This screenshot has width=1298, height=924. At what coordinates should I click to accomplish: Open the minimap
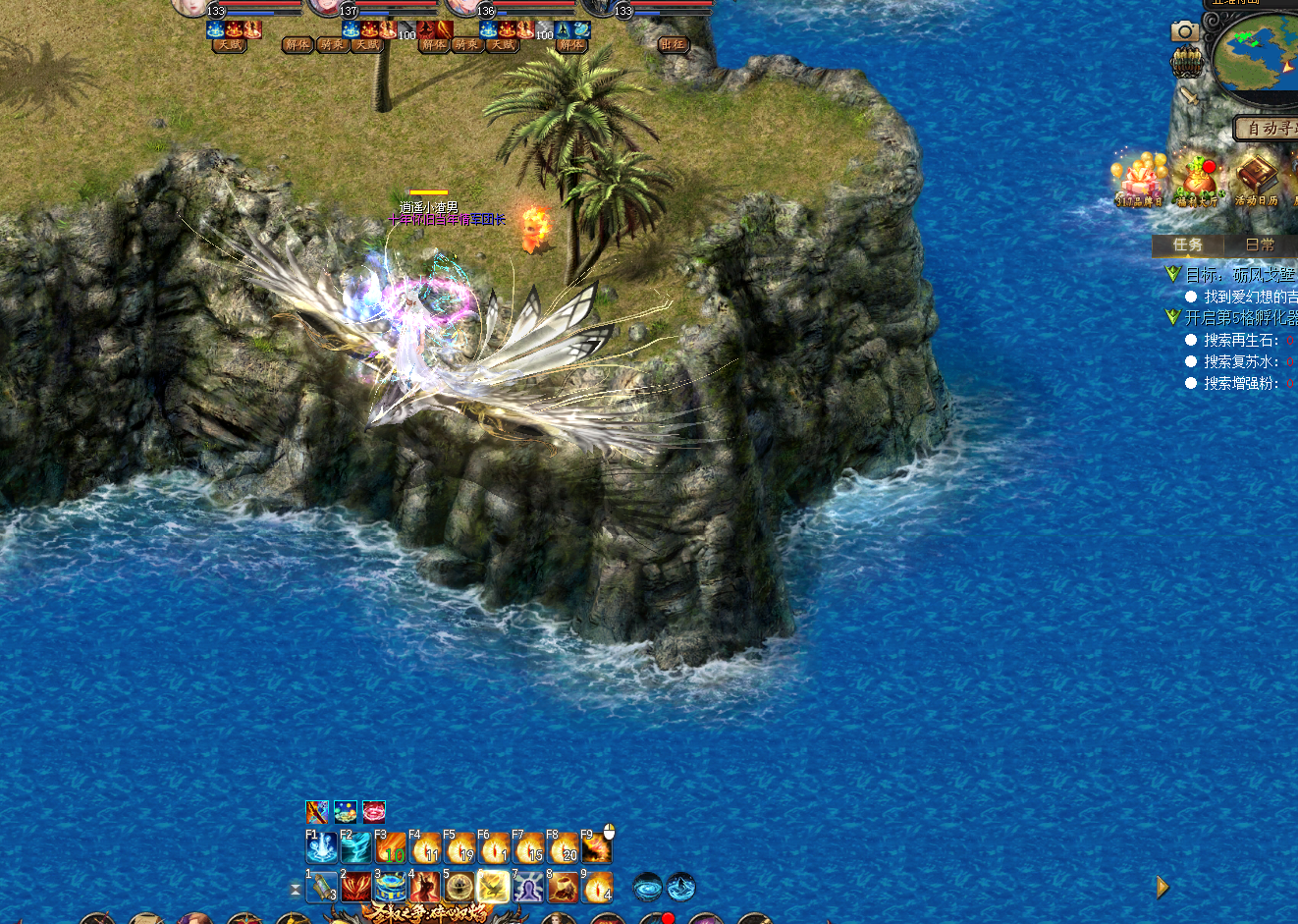(x=1256, y=54)
